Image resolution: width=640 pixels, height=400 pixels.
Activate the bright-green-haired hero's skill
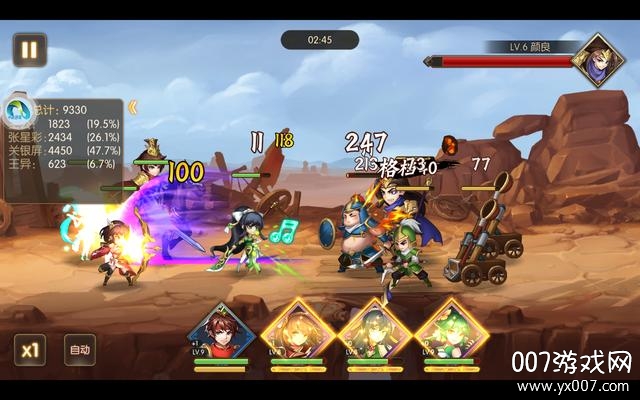point(451,333)
